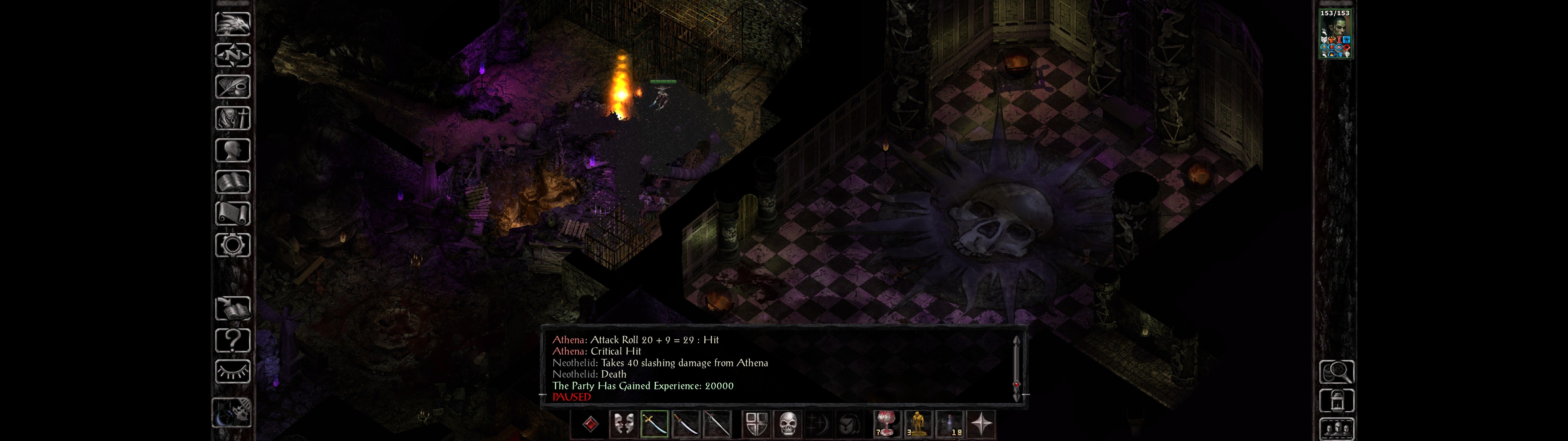Image resolution: width=1568 pixels, height=441 pixels.
Task: Activate the quartered shield guard button
Action: (757, 424)
